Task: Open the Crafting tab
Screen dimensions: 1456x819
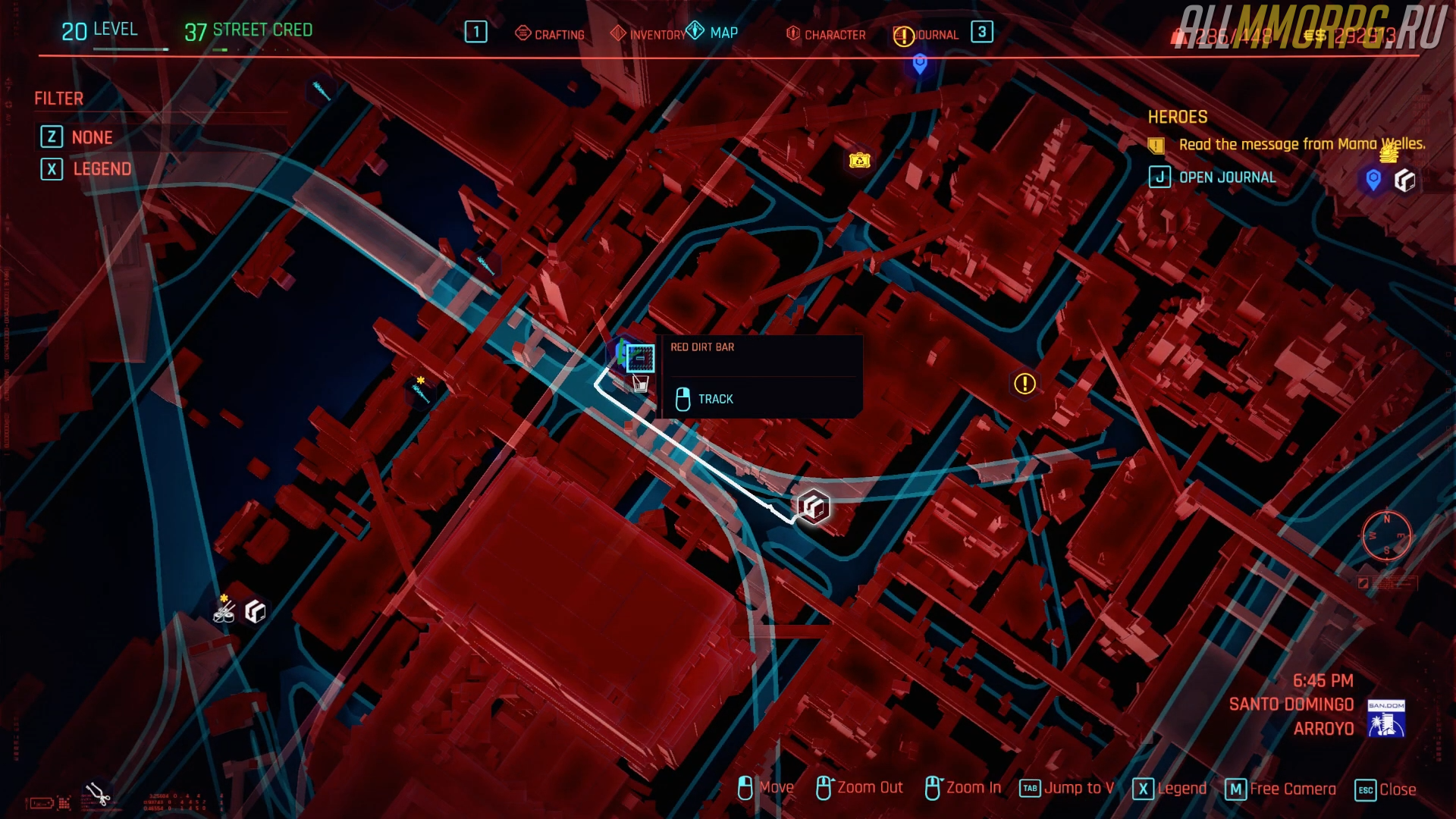Action: [x=550, y=34]
